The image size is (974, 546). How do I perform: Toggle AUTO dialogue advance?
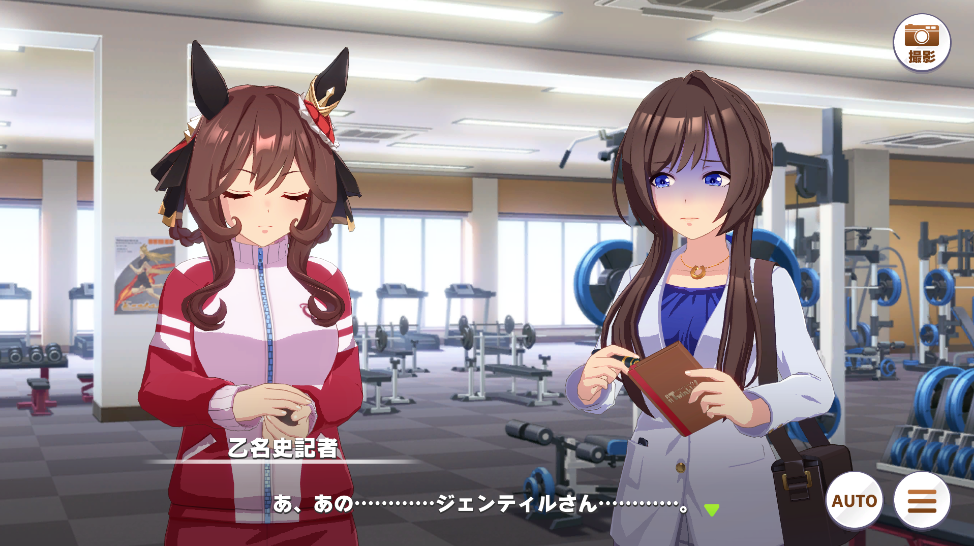(855, 500)
